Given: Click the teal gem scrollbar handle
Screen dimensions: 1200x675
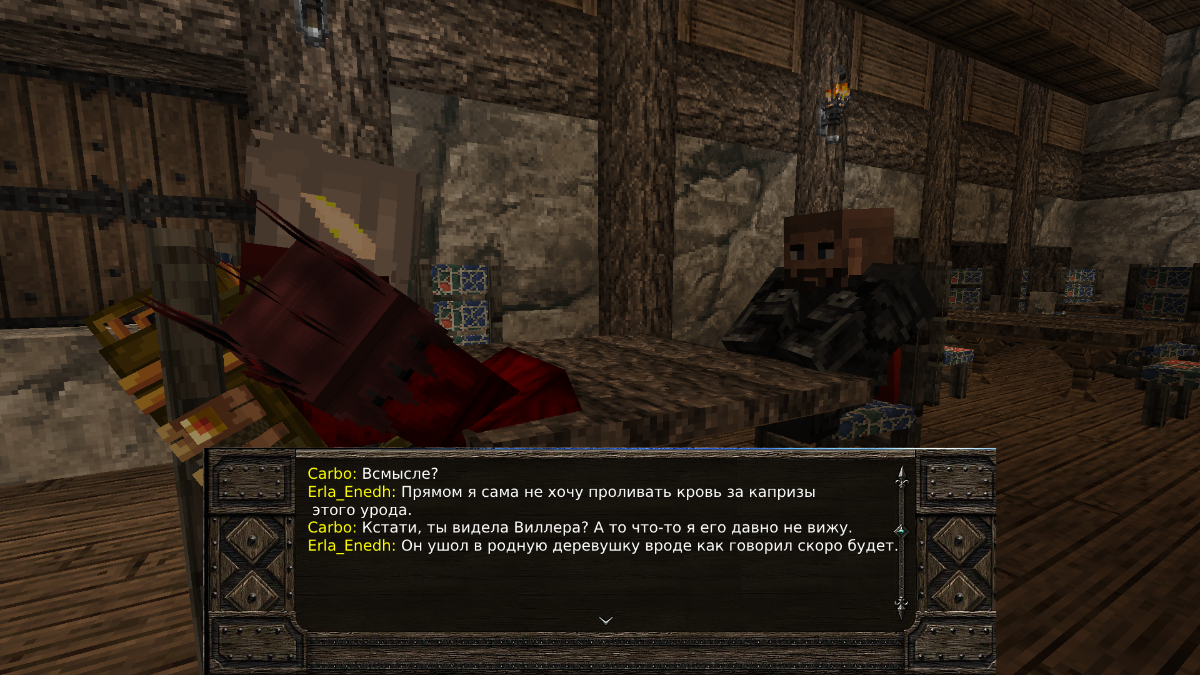Looking at the screenshot, I should point(901,529).
